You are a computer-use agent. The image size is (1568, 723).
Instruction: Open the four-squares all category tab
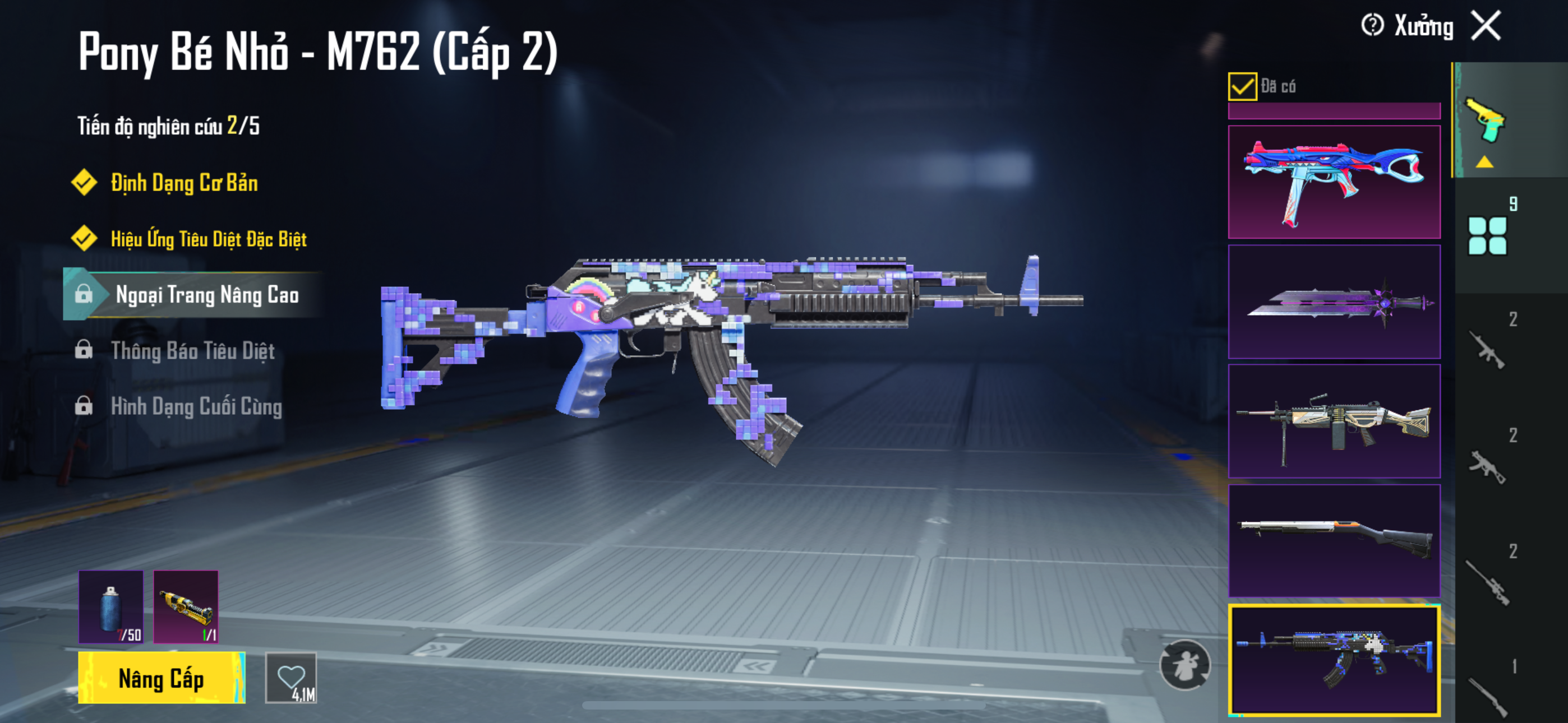(x=1487, y=235)
